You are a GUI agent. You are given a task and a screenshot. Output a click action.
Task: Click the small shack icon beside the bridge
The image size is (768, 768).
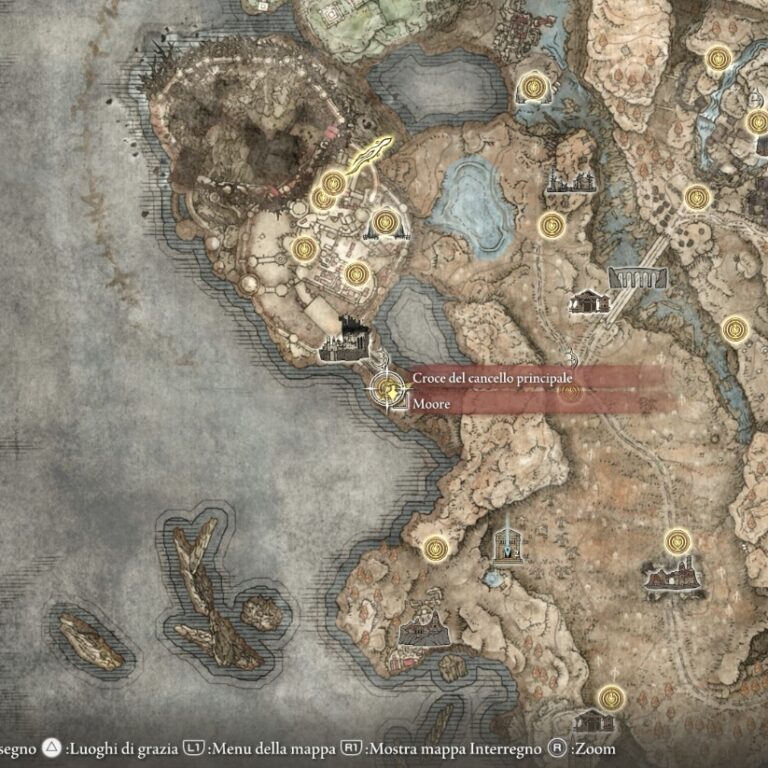coord(587,301)
